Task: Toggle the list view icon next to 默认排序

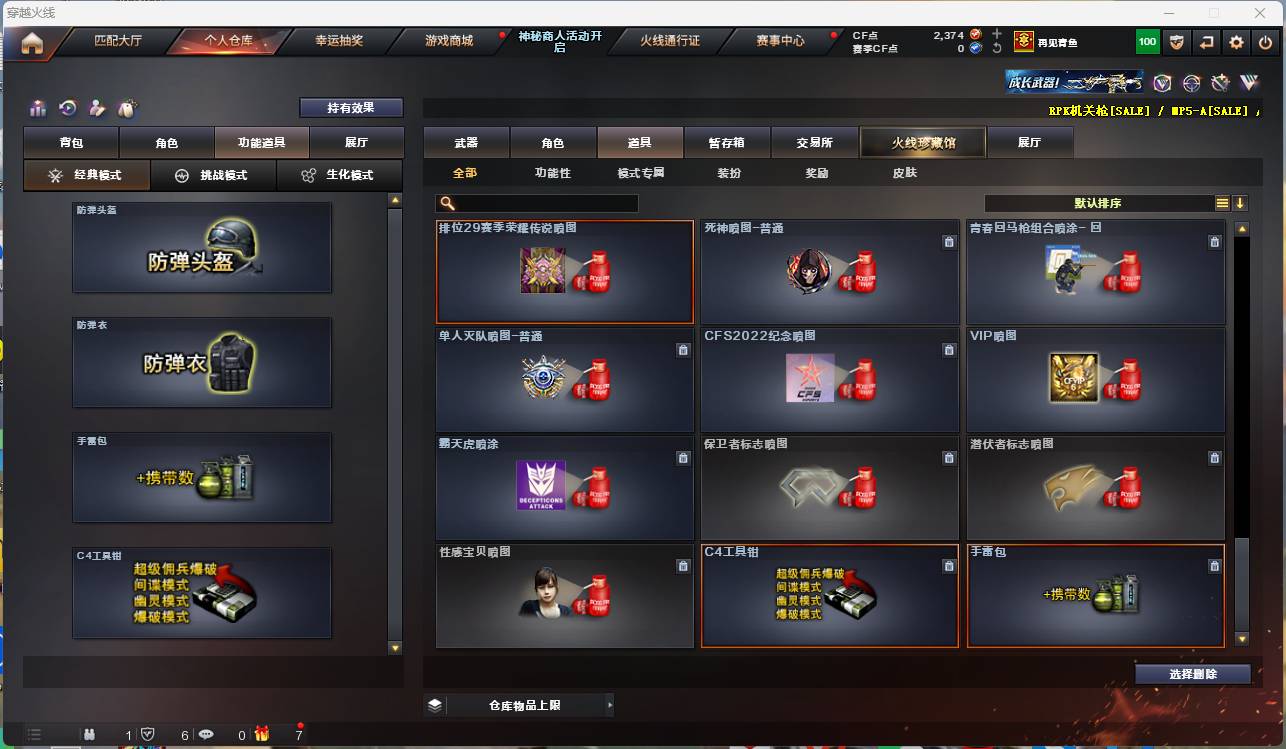Action: (1221, 203)
